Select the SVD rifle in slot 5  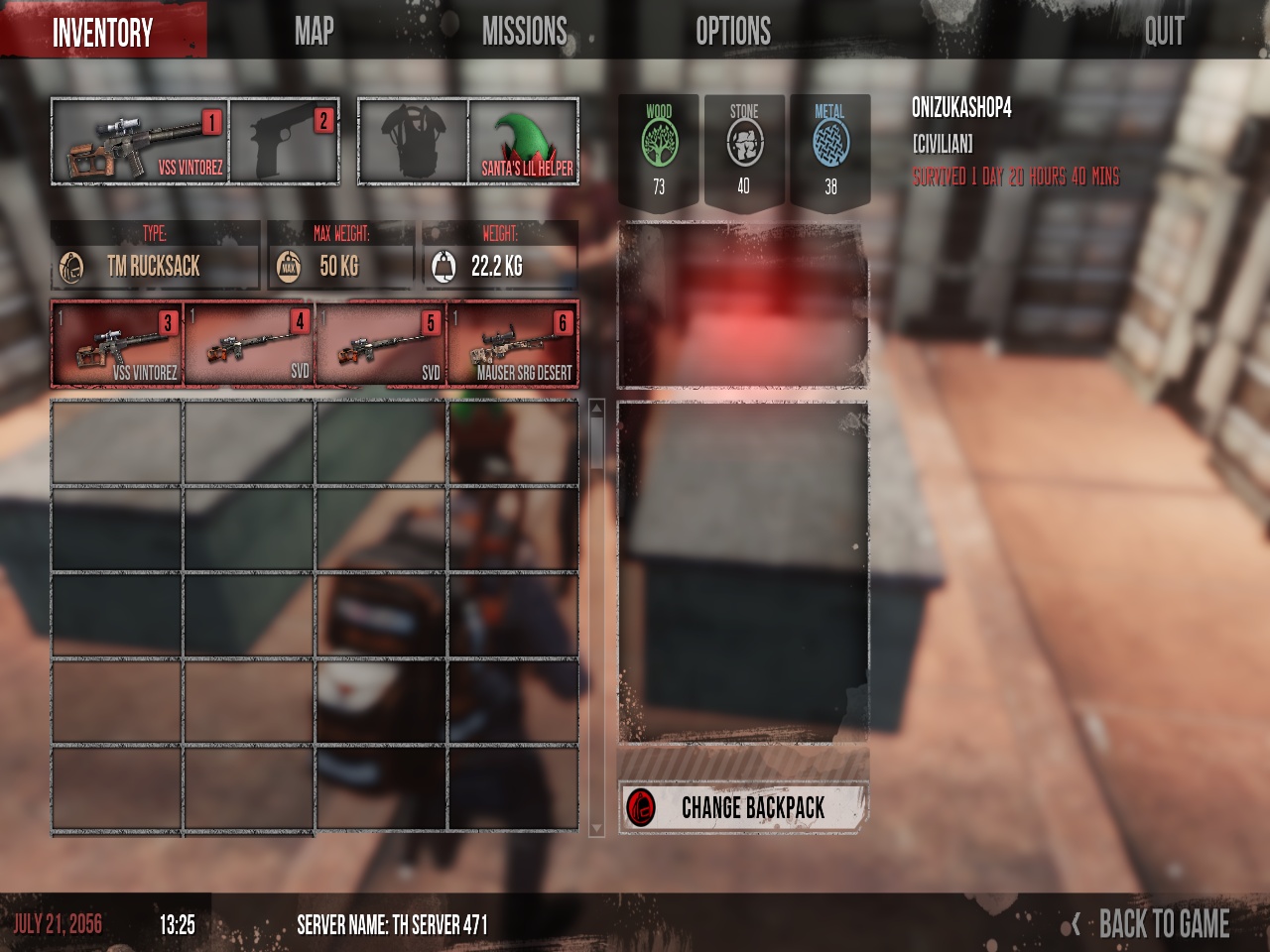click(381, 344)
